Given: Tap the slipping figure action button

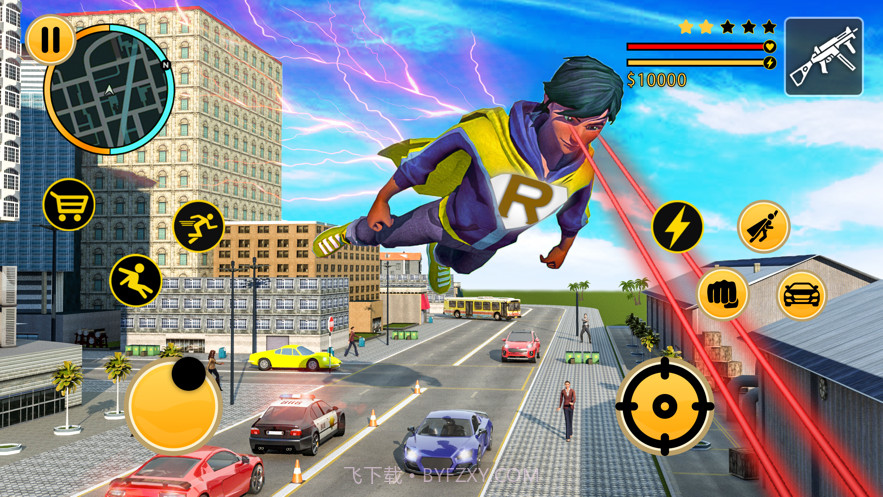Looking at the screenshot, I should tap(136, 280).
